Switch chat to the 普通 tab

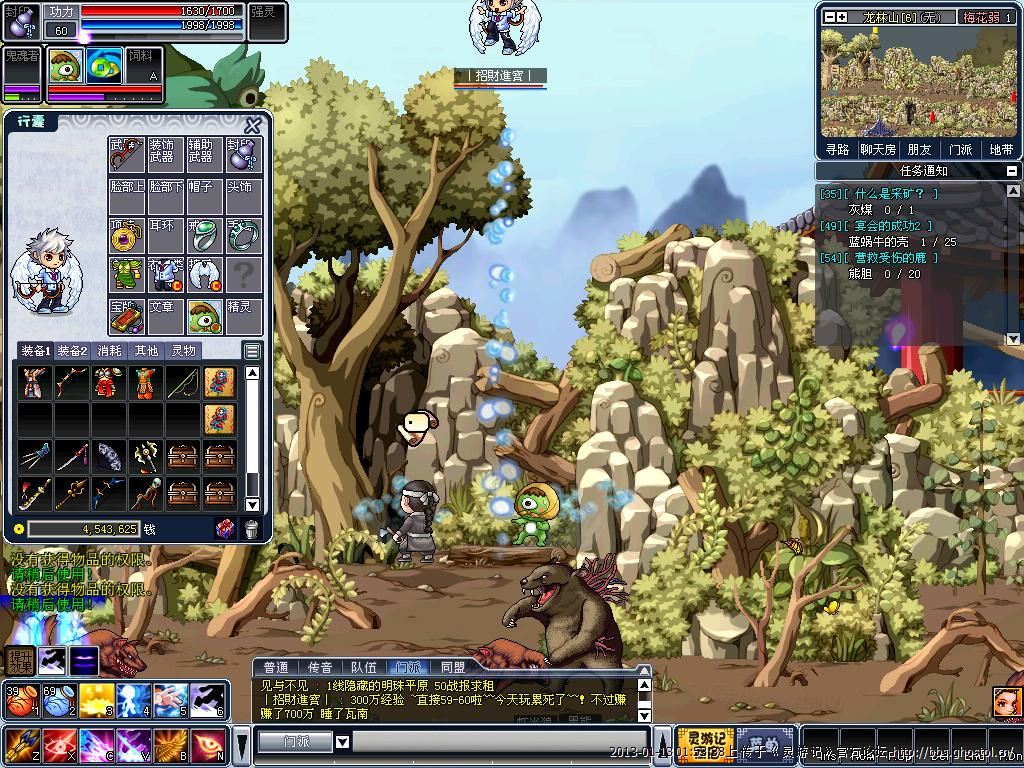pos(276,667)
